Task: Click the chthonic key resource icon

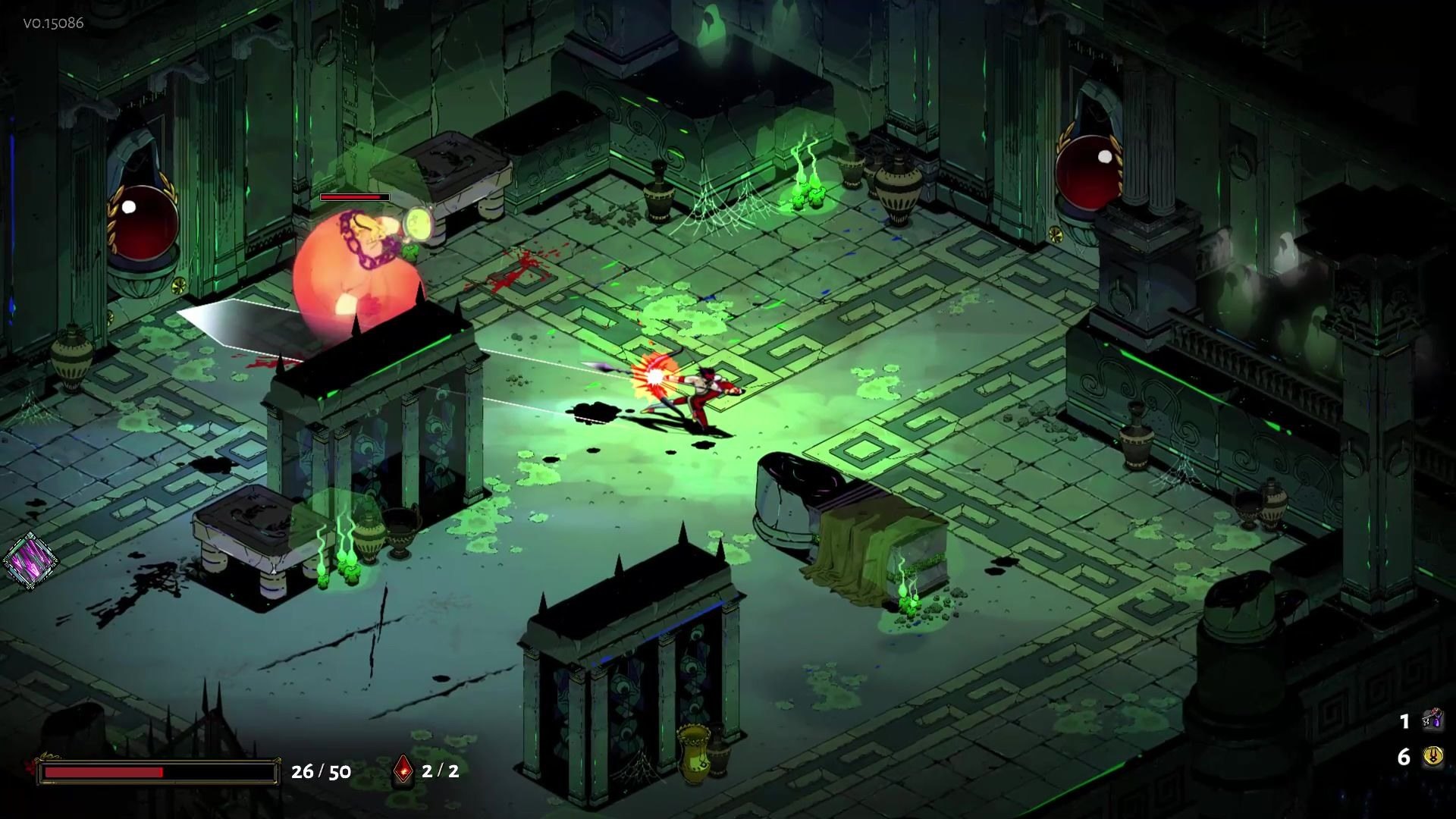Action: click(1432, 720)
